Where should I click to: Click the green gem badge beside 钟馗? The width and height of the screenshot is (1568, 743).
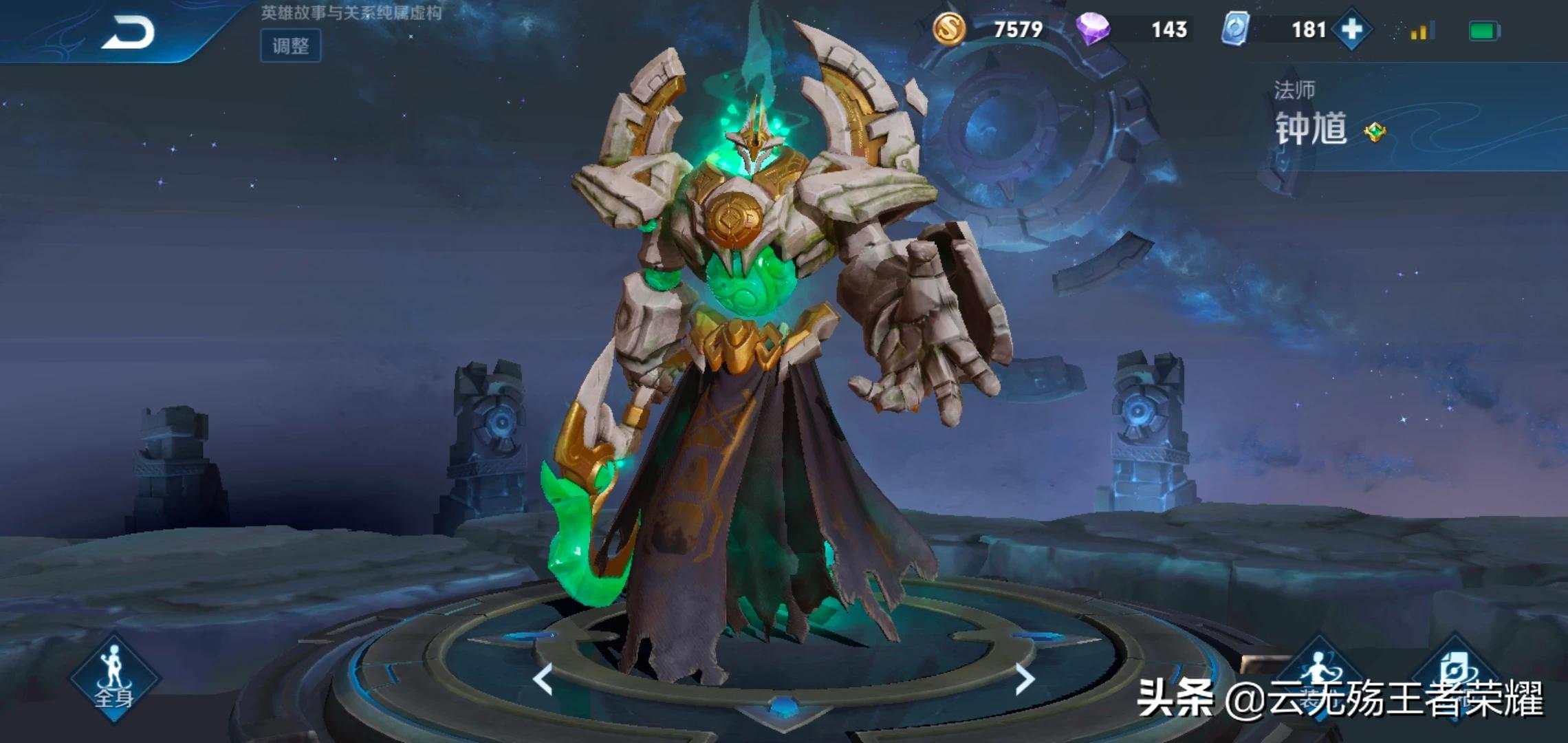[x=1375, y=131]
